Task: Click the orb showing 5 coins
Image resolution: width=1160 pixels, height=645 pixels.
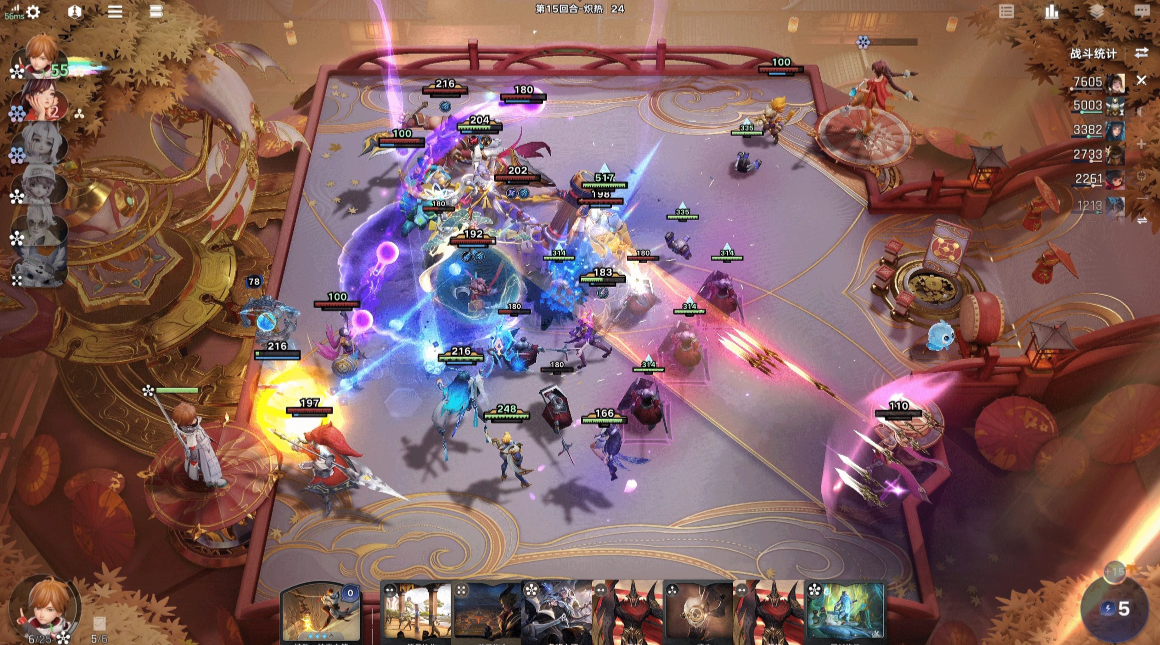Action: [x=1115, y=607]
